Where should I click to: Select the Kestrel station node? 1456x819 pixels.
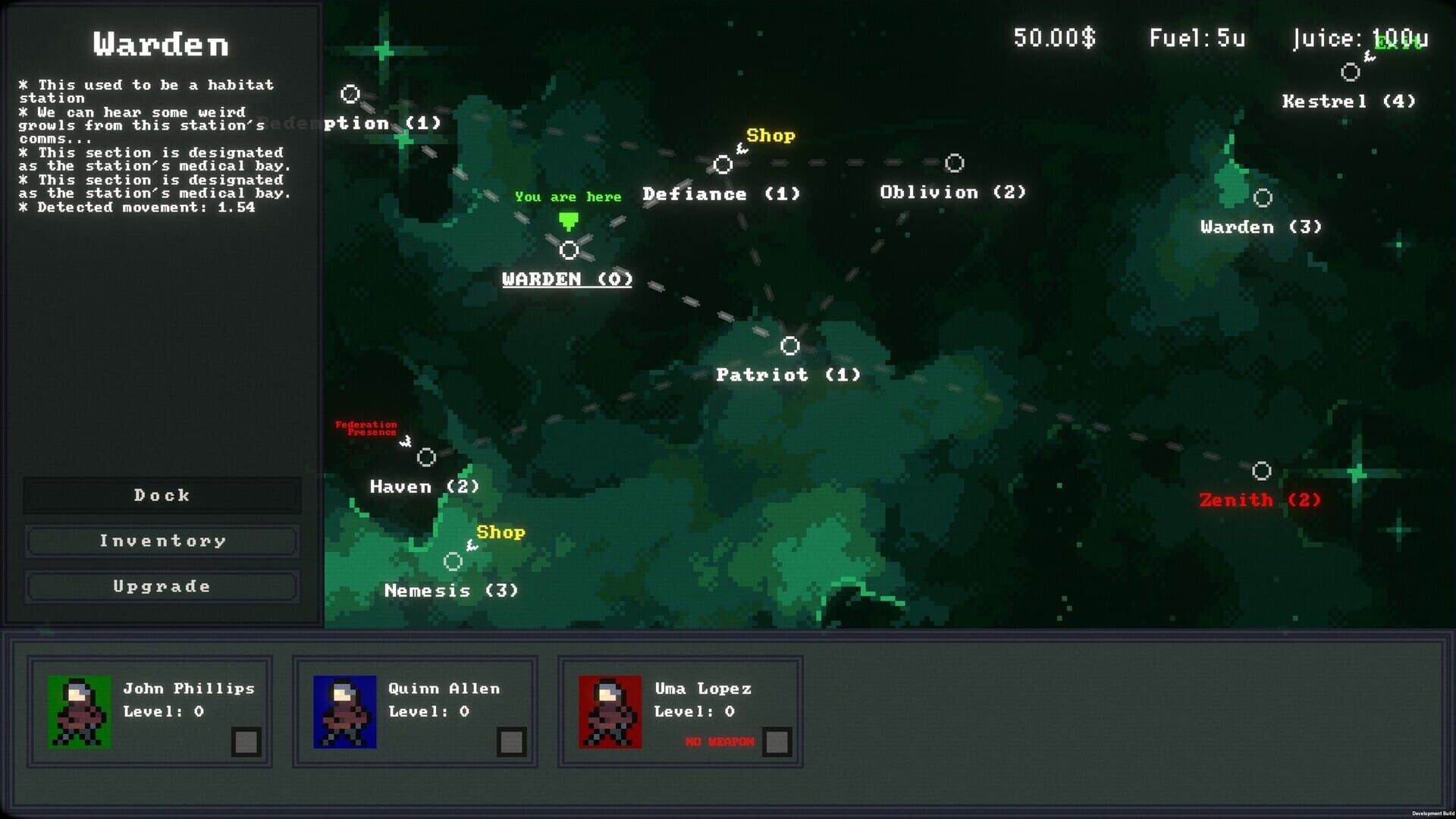(x=1349, y=72)
